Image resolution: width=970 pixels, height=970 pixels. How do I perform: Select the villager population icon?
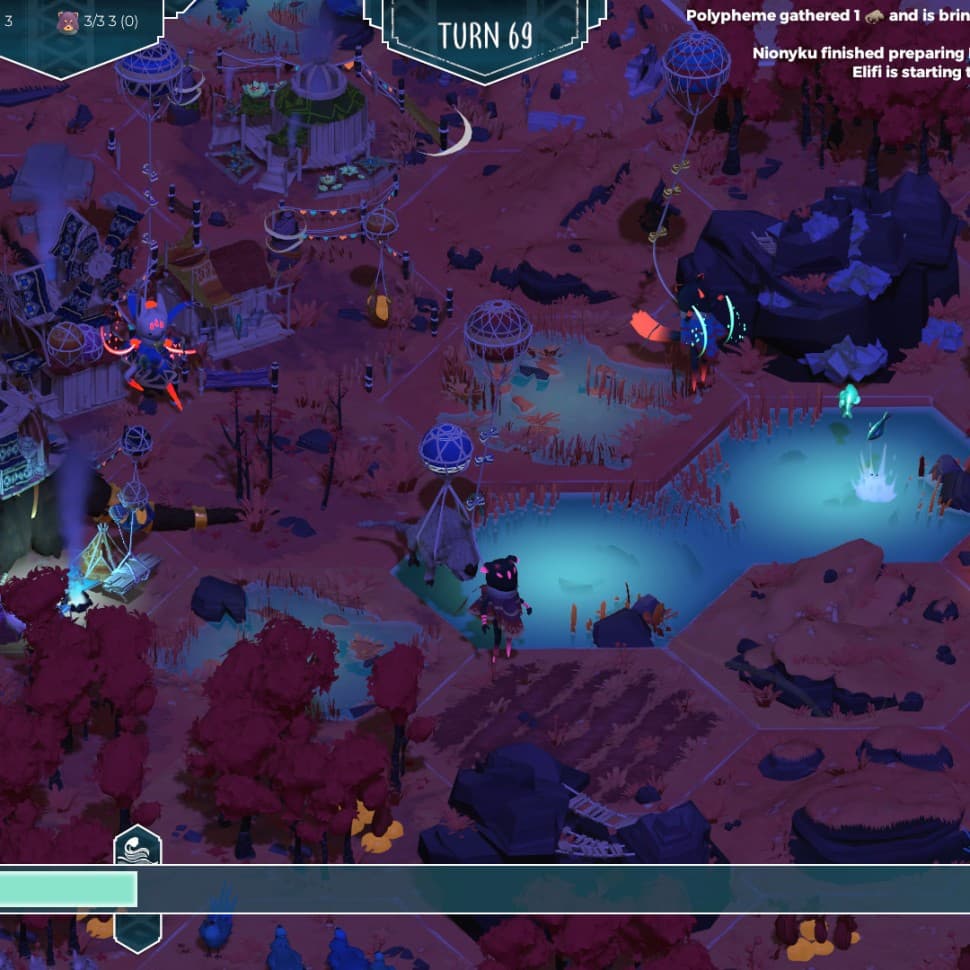(67, 21)
